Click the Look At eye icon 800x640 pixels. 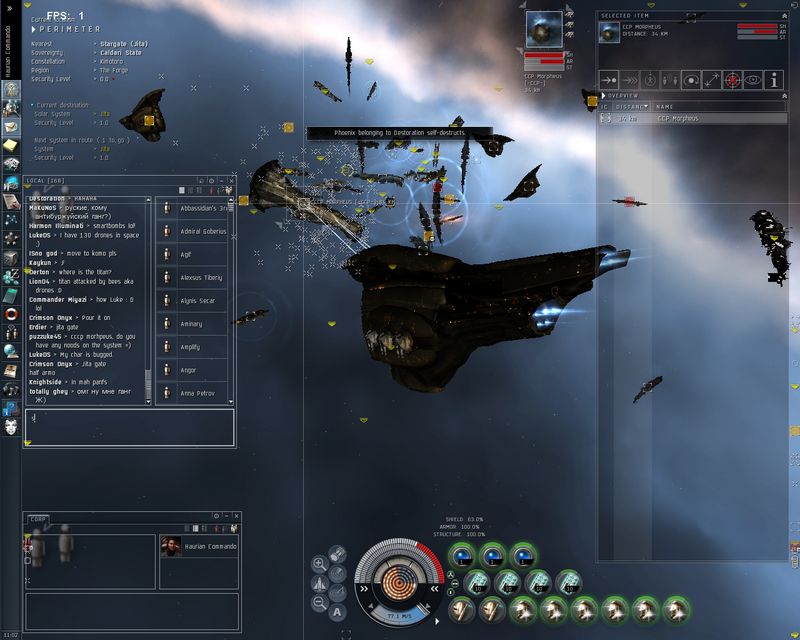coord(752,80)
